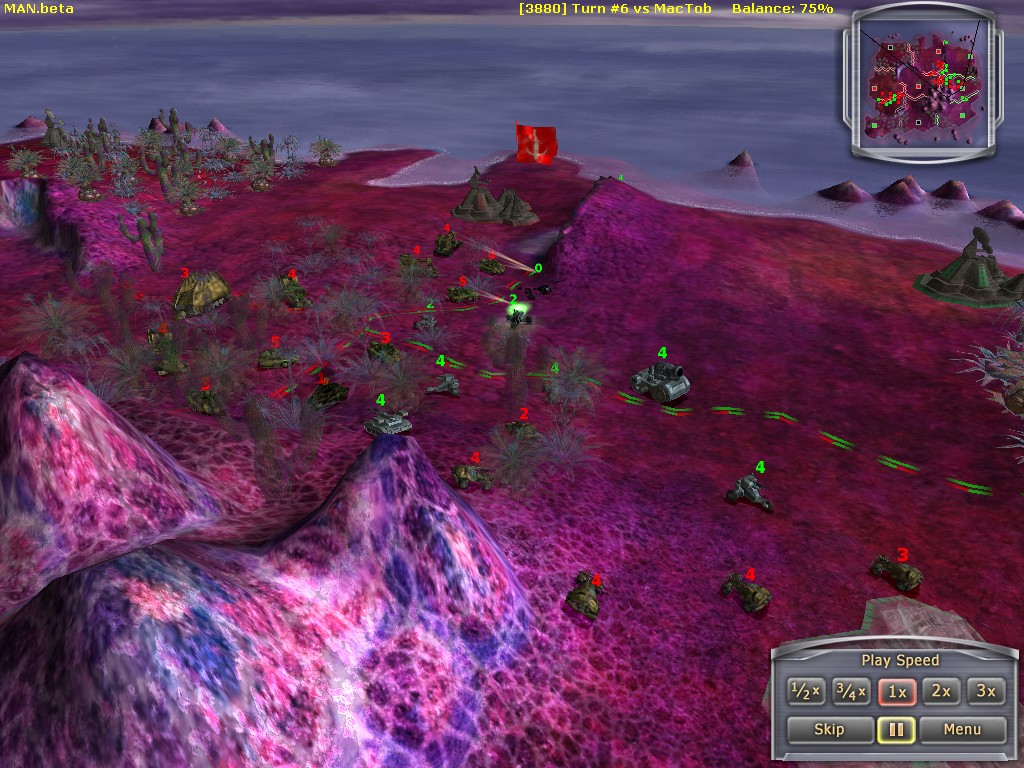Select the 1x play speed button

click(897, 691)
